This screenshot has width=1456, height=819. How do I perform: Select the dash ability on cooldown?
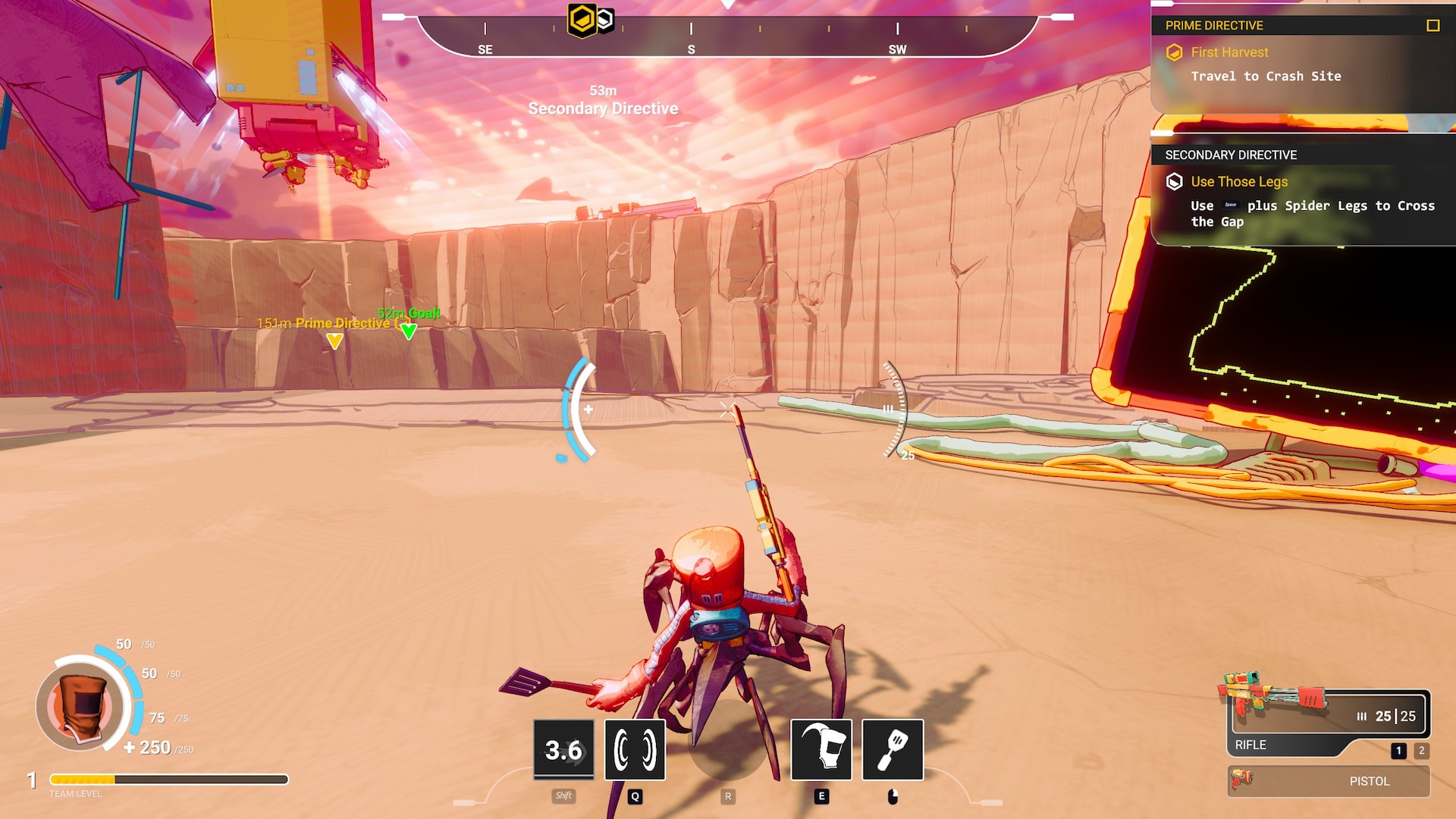click(563, 749)
